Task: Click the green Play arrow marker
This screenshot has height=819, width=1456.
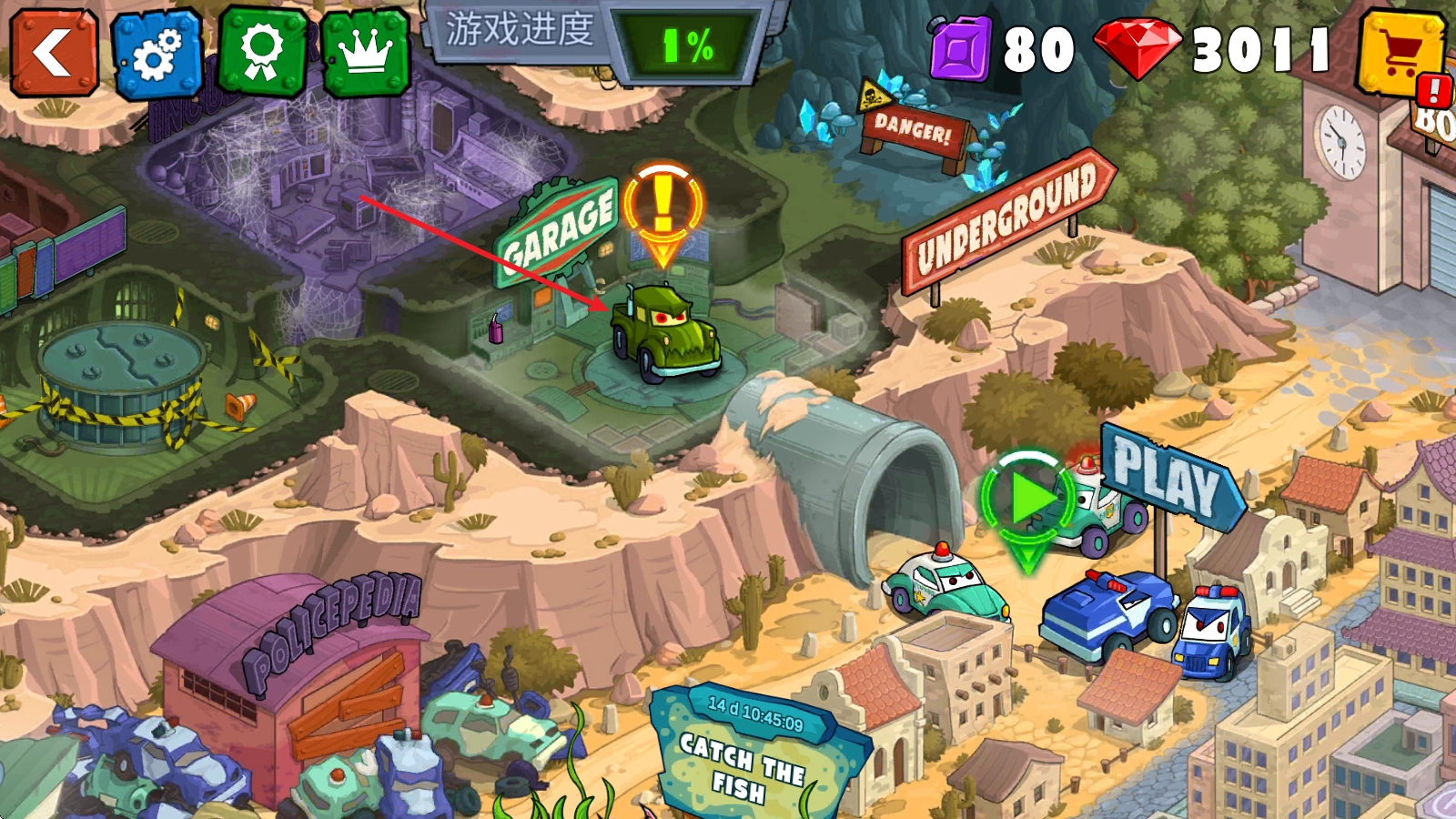Action: [x=1027, y=501]
